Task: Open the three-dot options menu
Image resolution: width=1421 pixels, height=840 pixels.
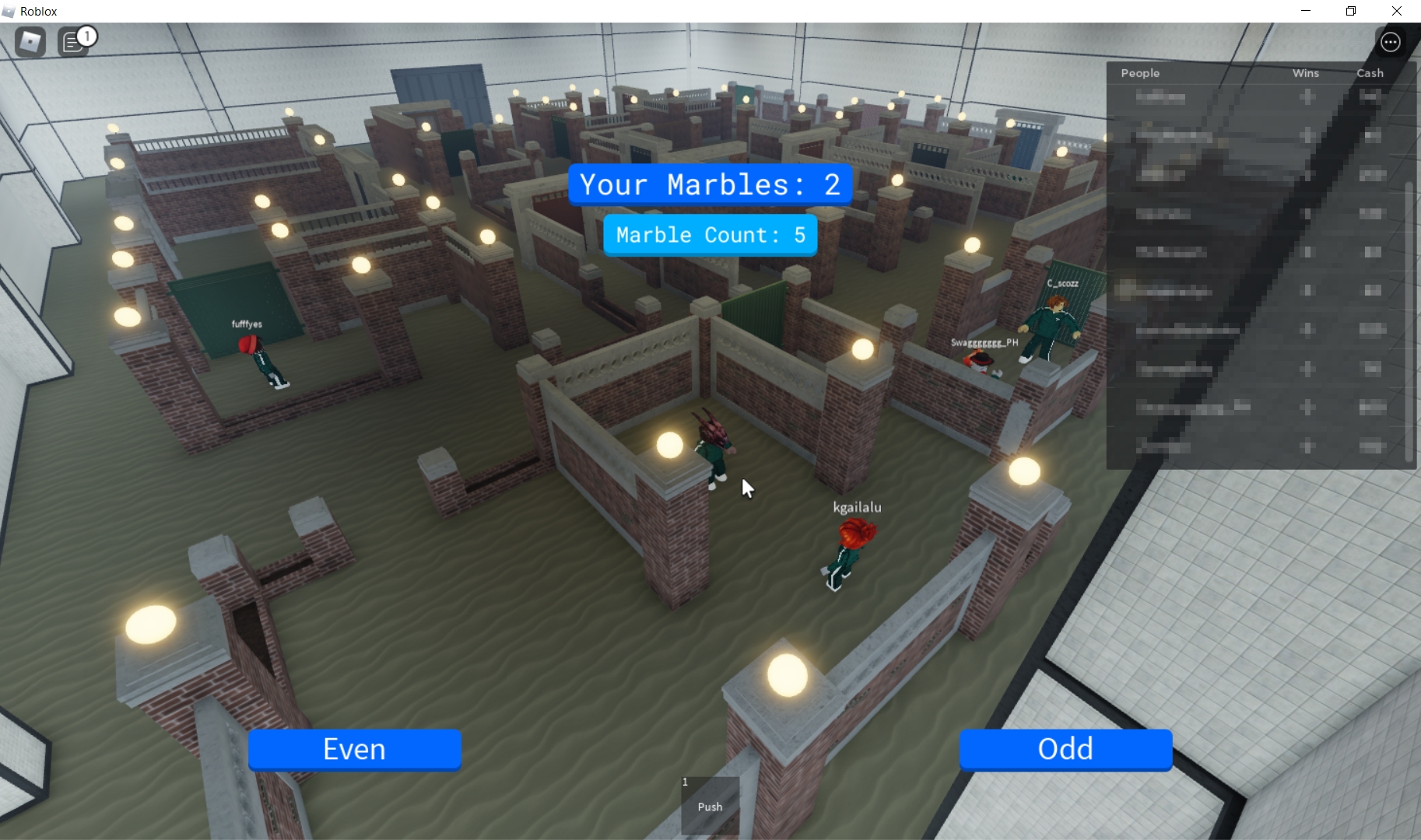Action: coord(1391,42)
